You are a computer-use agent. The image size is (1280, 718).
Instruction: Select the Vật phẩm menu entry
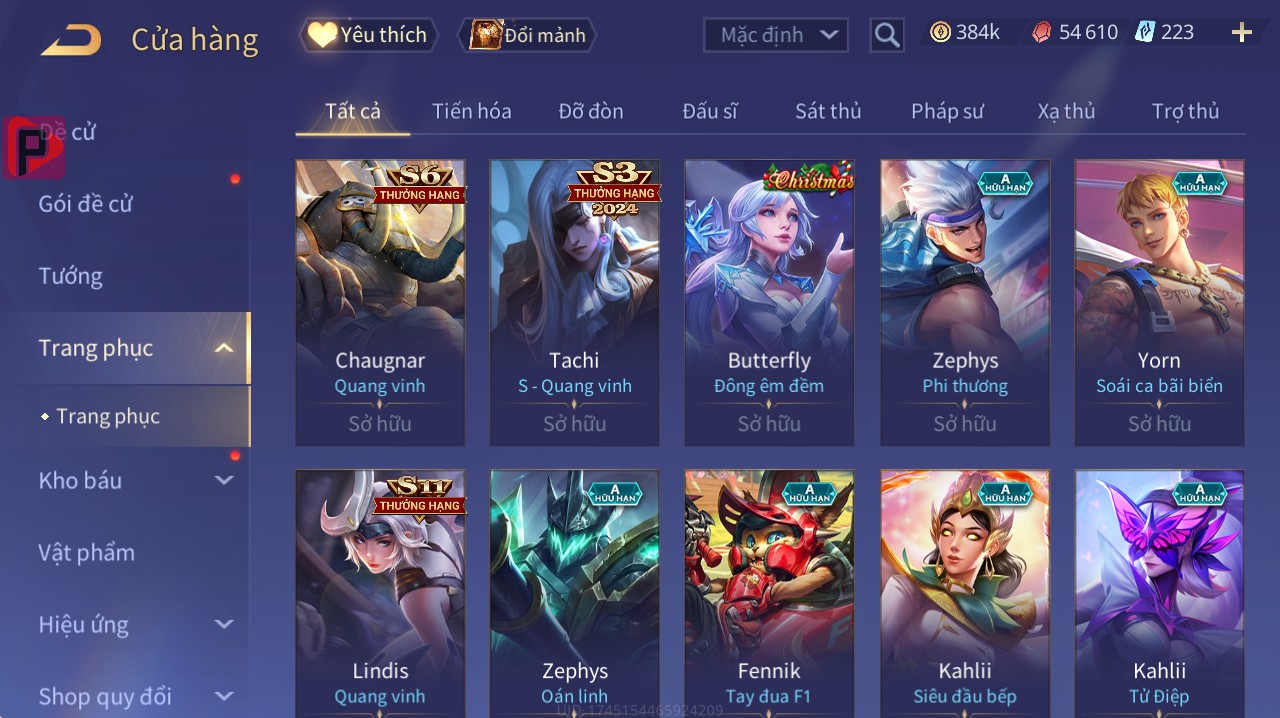click(x=86, y=552)
